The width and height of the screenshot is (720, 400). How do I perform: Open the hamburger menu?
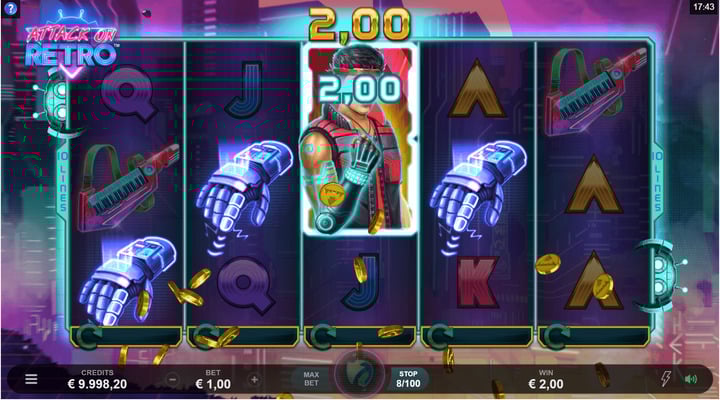point(31,379)
